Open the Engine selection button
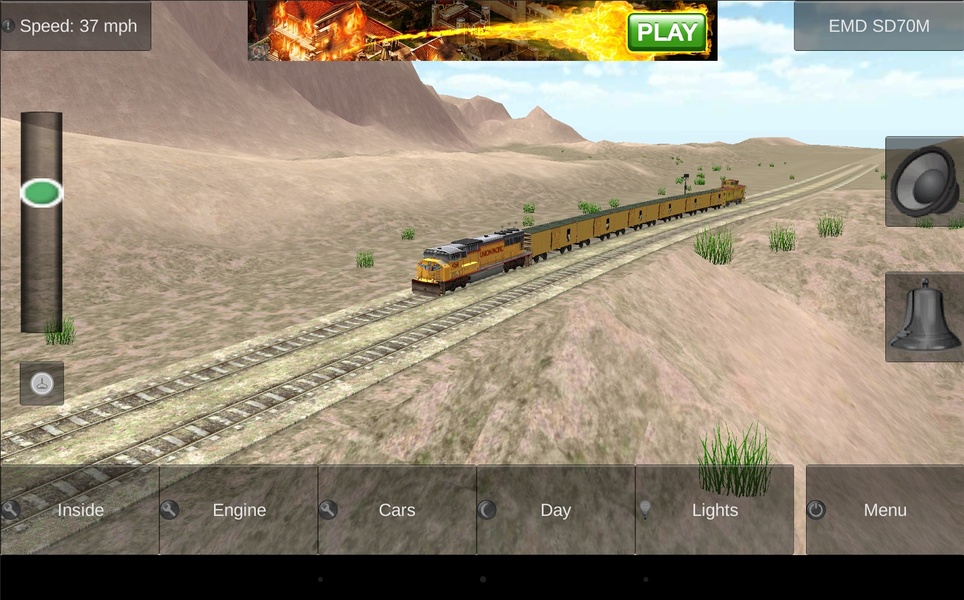 239,510
